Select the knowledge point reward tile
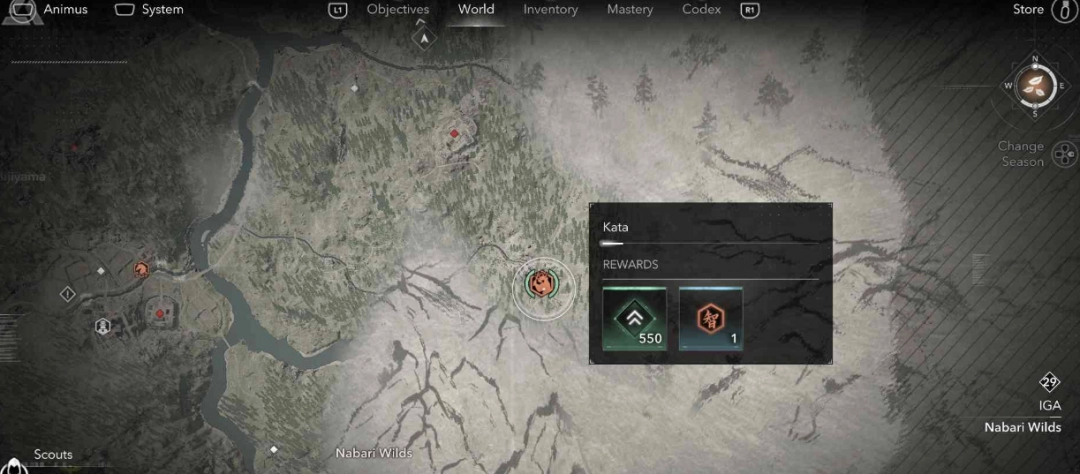The image size is (1080, 474). click(x=711, y=318)
